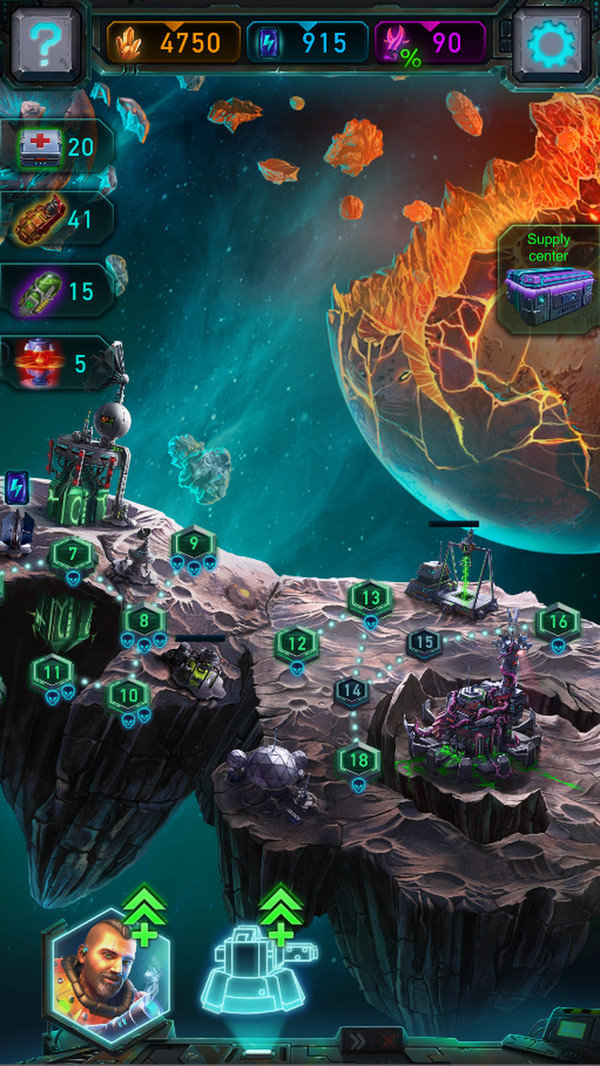Open the gear settings menu
Viewport: 600px width, 1066px height.
[x=551, y=42]
